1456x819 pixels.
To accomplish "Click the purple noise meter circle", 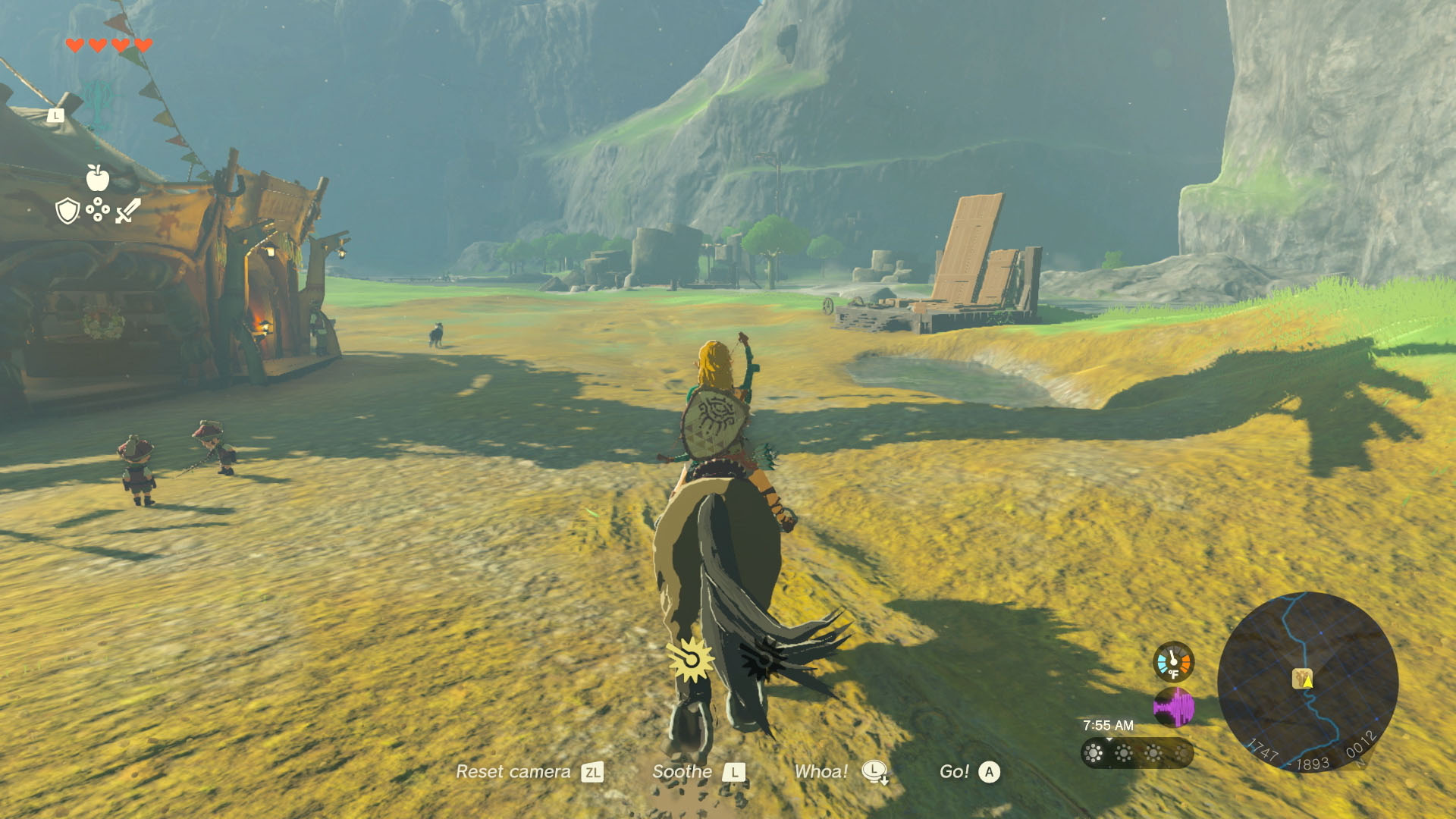I will coord(1175,707).
